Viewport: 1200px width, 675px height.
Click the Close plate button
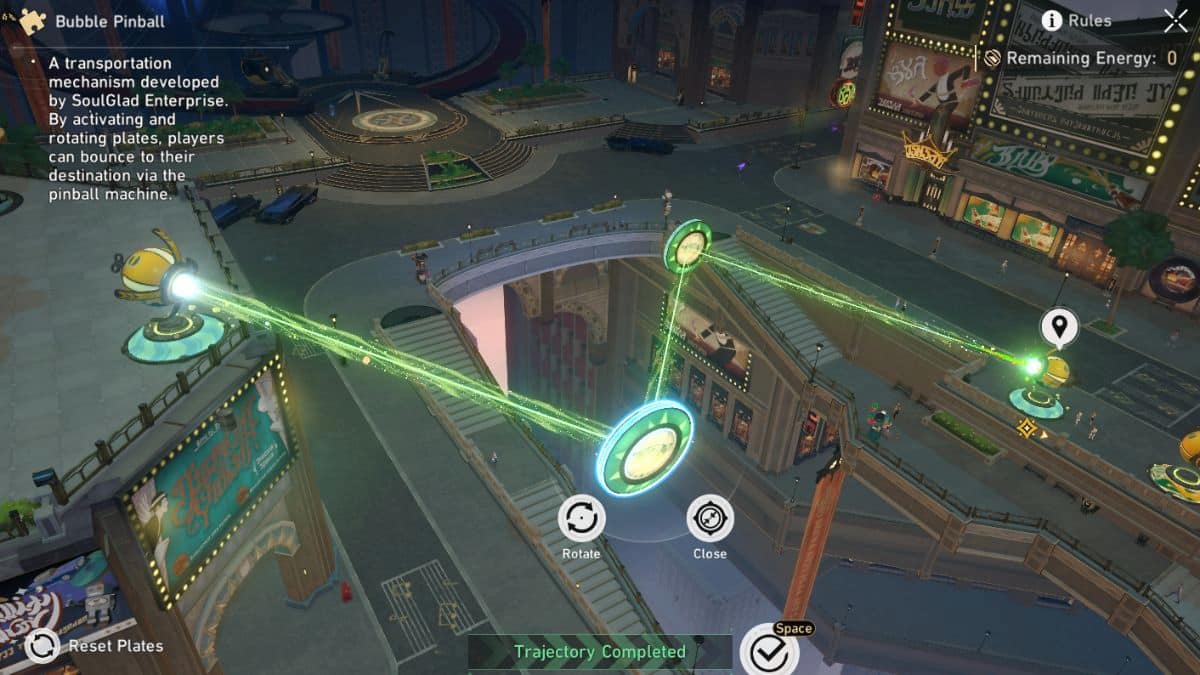pyautogui.click(x=710, y=518)
